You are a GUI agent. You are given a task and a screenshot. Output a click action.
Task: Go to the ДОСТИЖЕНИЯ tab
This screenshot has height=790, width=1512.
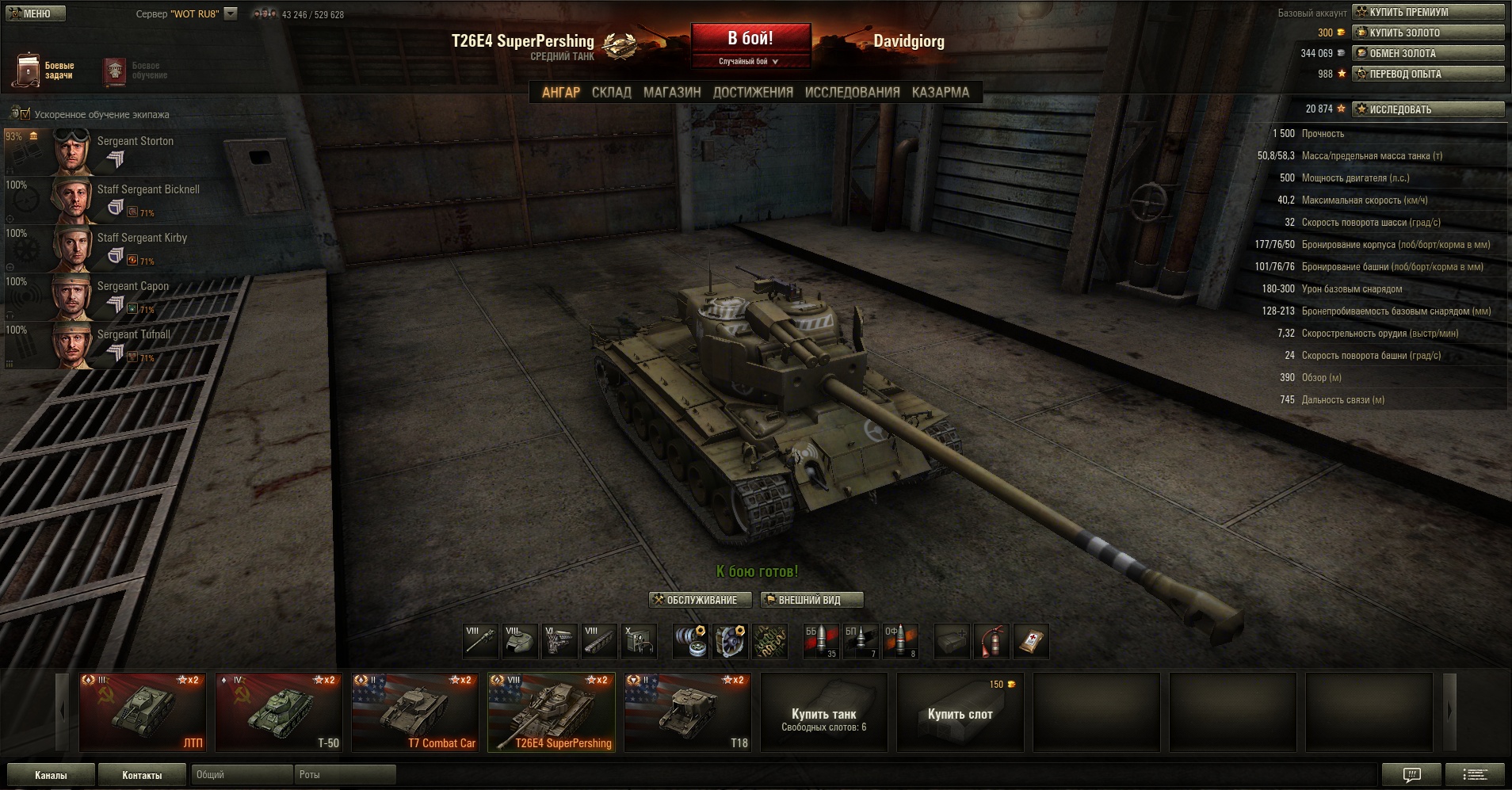point(753,93)
